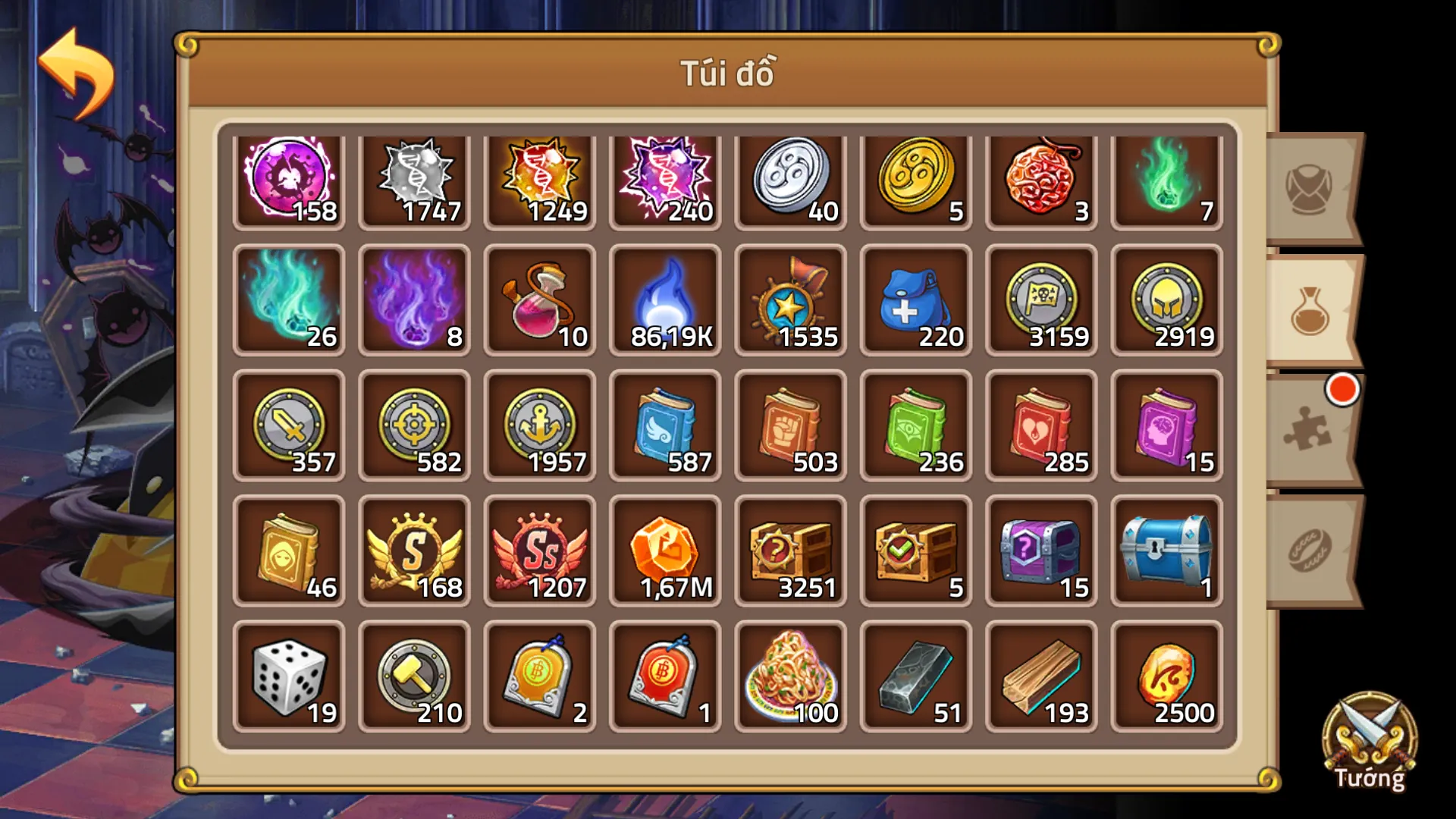Select the dice item showing 19
Image resolution: width=1456 pixels, height=819 pixels.
(288, 675)
